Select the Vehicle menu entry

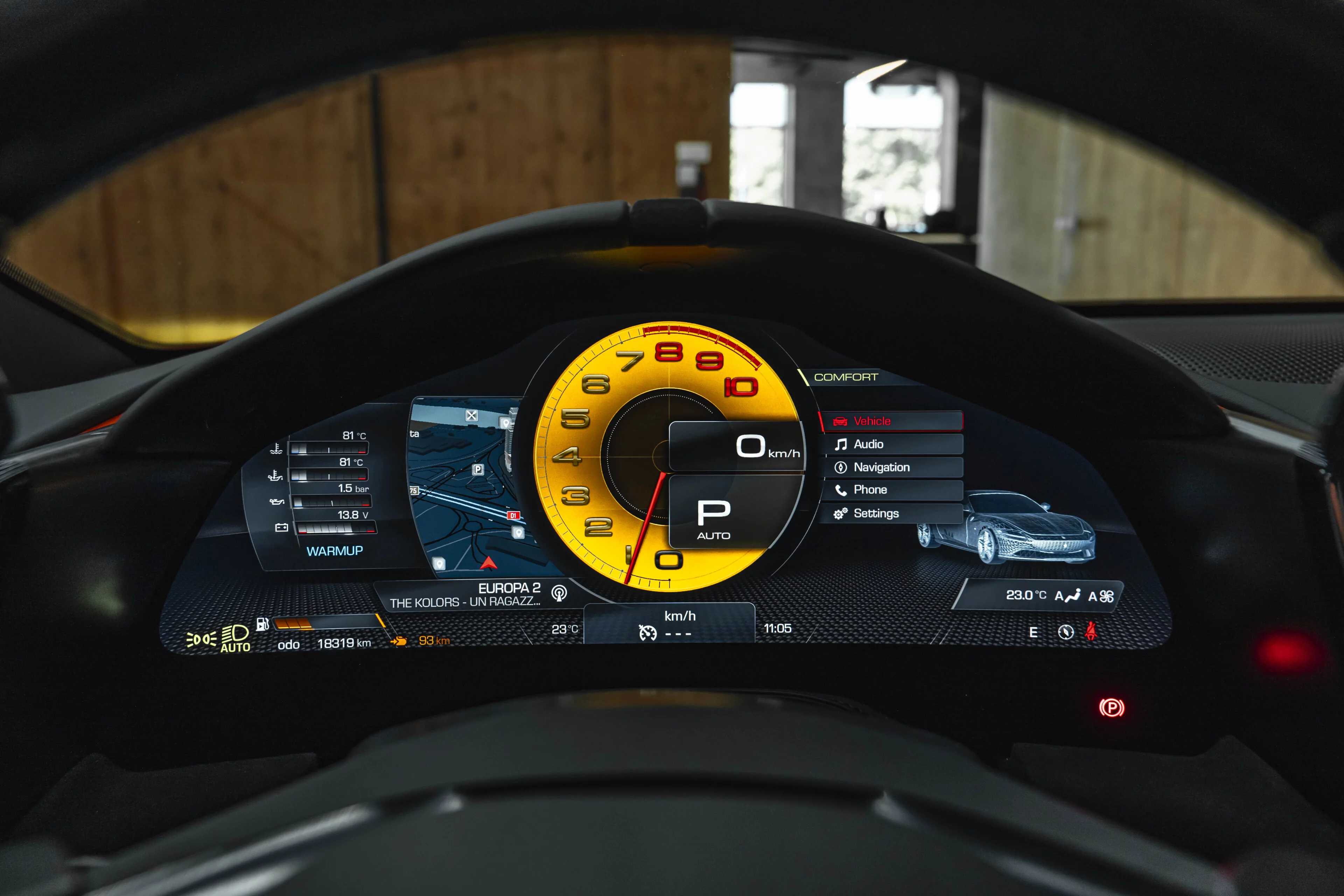coord(891,421)
